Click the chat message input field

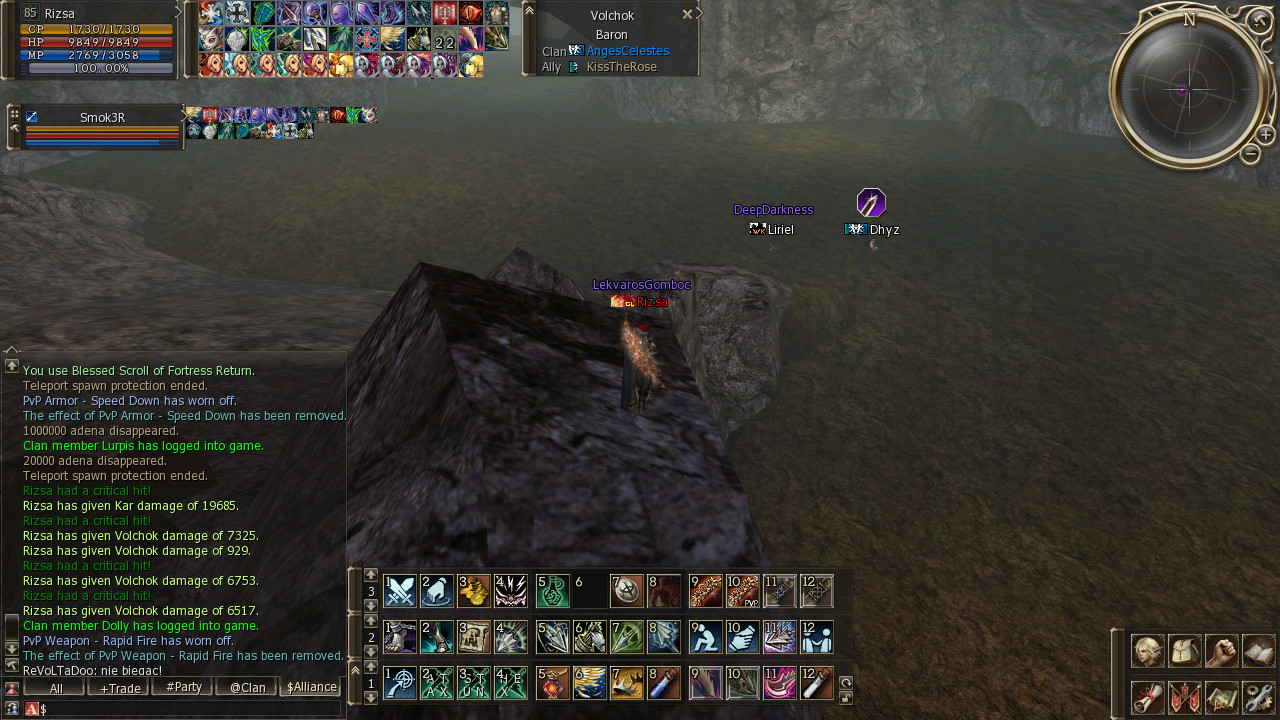pyautogui.click(x=190, y=708)
